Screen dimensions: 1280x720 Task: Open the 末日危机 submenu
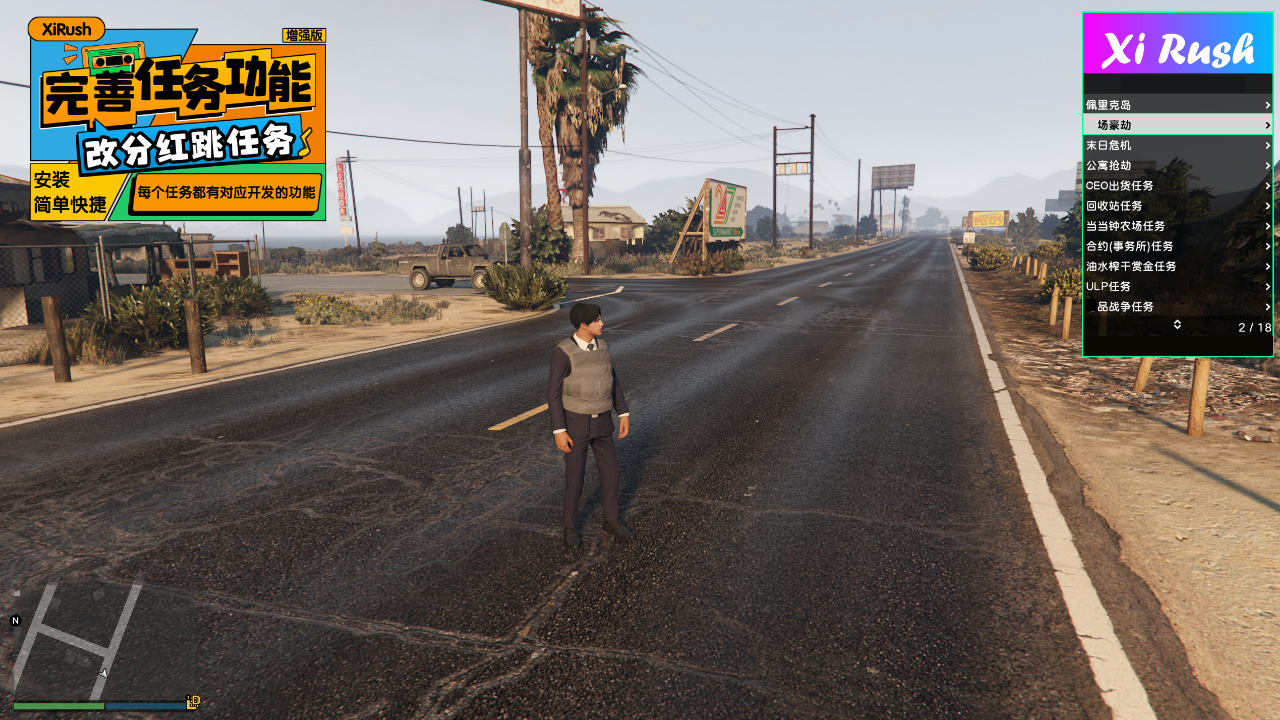point(1177,145)
